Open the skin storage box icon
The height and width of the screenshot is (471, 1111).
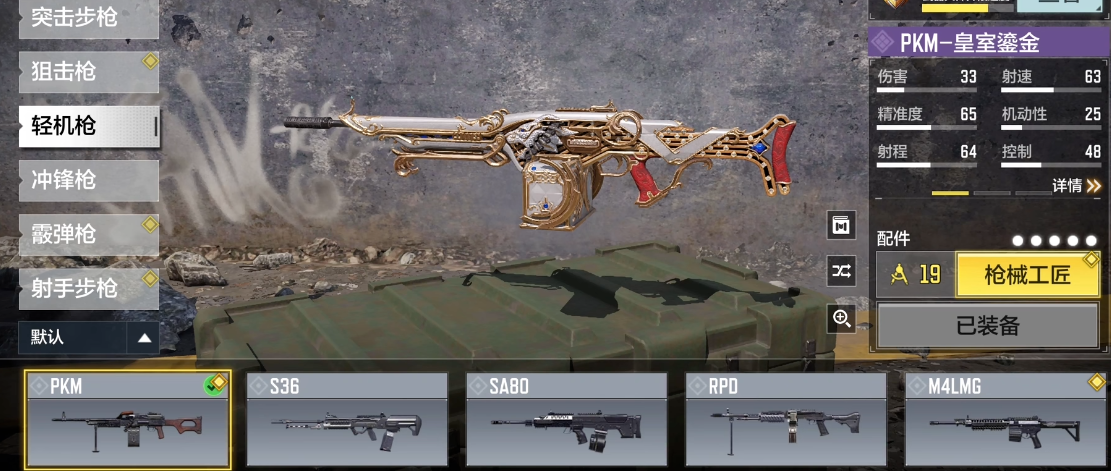point(841,225)
